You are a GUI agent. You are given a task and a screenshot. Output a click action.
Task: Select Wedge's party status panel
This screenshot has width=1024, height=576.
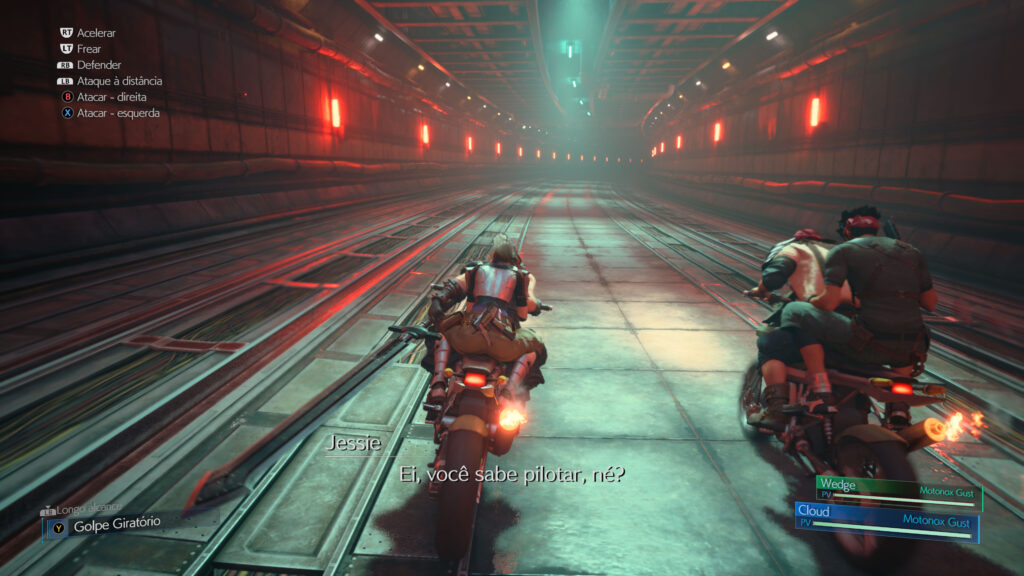click(898, 490)
